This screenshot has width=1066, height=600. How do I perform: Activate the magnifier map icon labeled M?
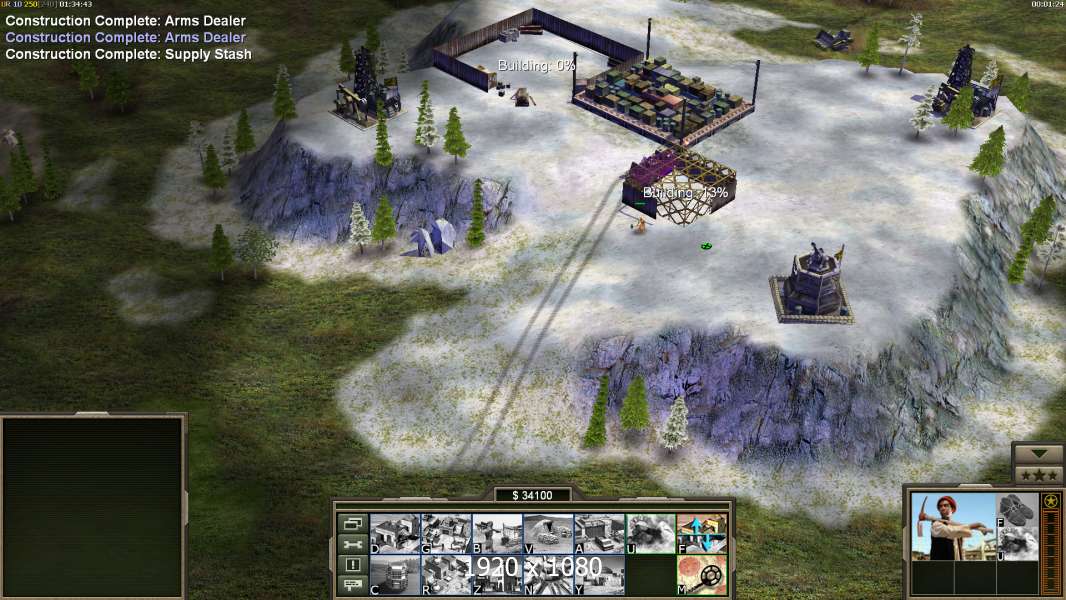point(701,575)
